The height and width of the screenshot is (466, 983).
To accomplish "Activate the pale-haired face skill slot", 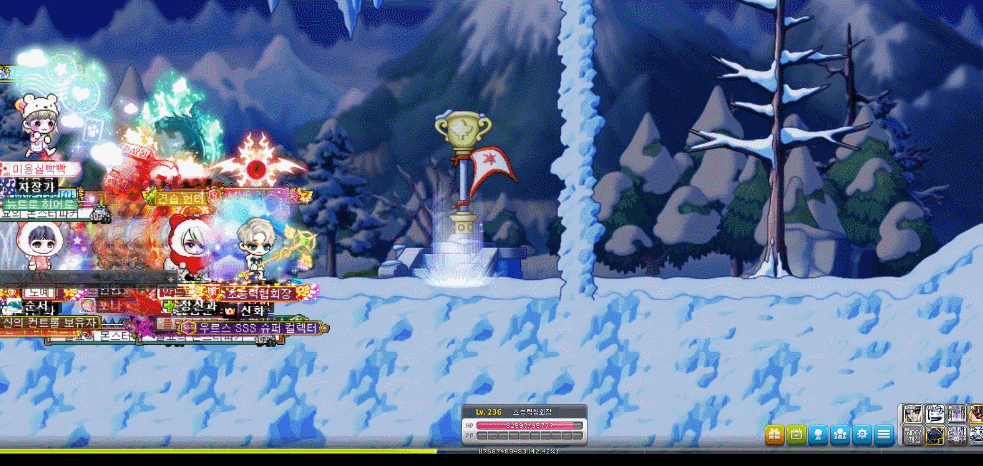I will (x=913, y=413).
